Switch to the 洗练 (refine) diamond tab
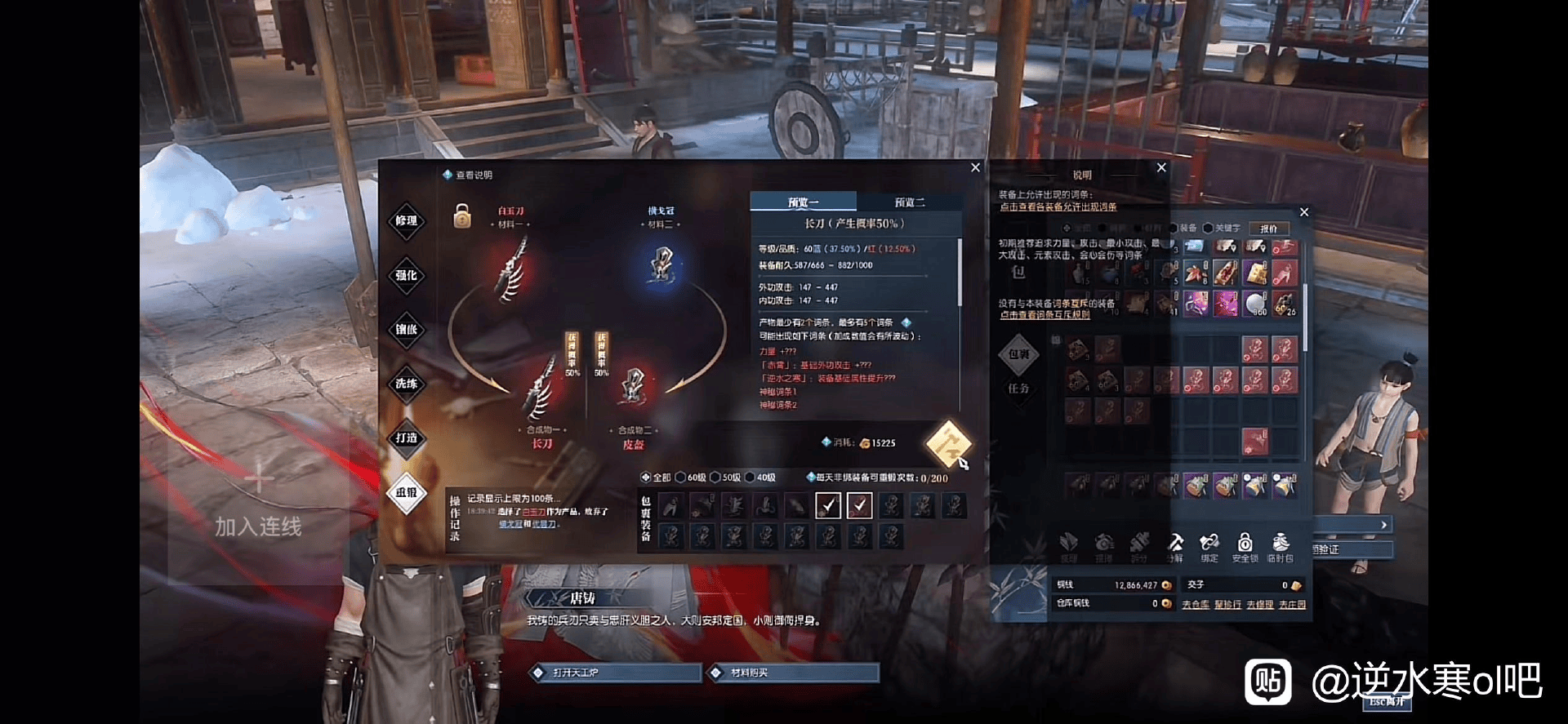Image resolution: width=1568 pixels, height=724 pixels. pos(406,384)
